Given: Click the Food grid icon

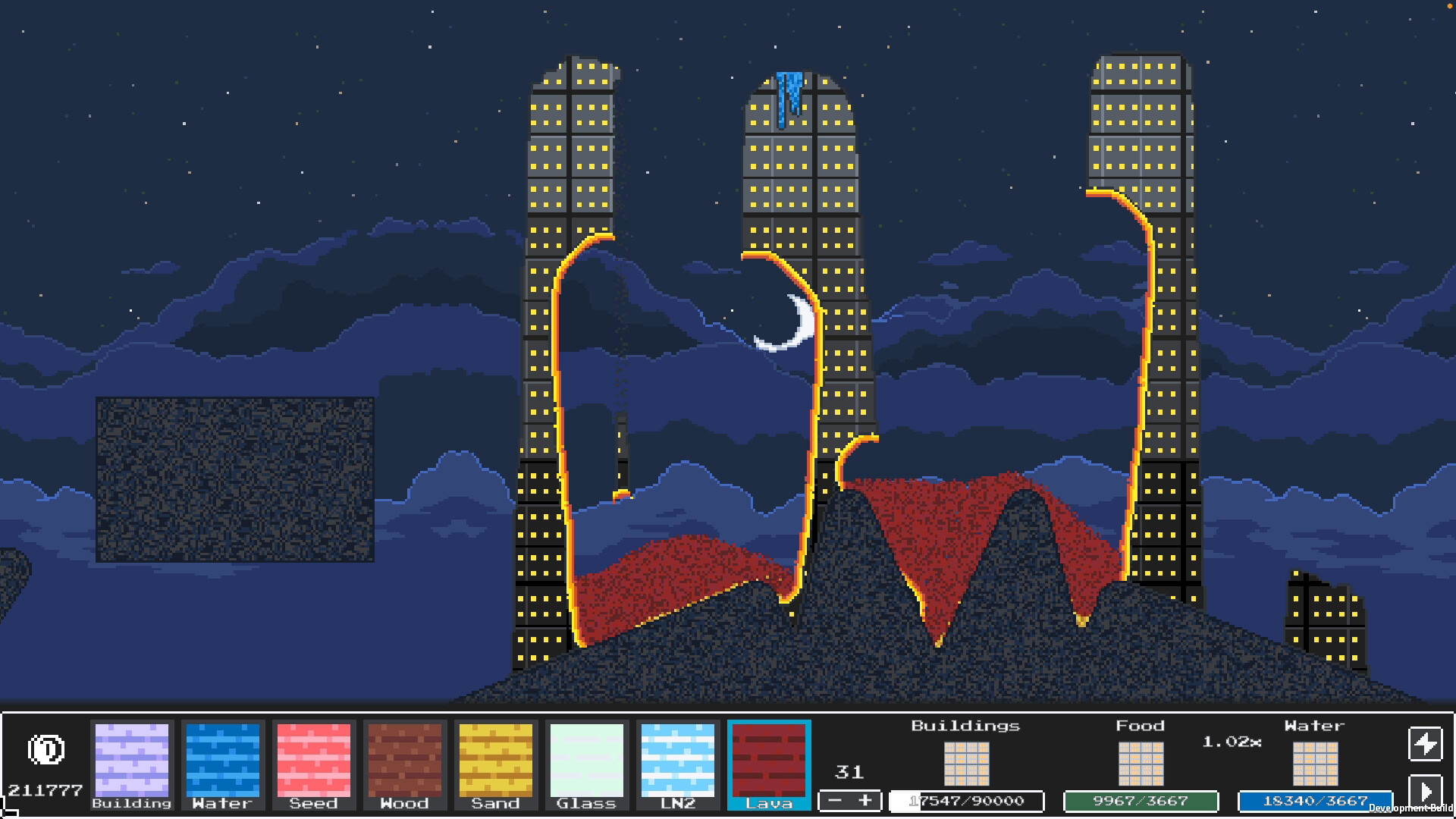Looking at the screenshot, I should point(1141,764).
